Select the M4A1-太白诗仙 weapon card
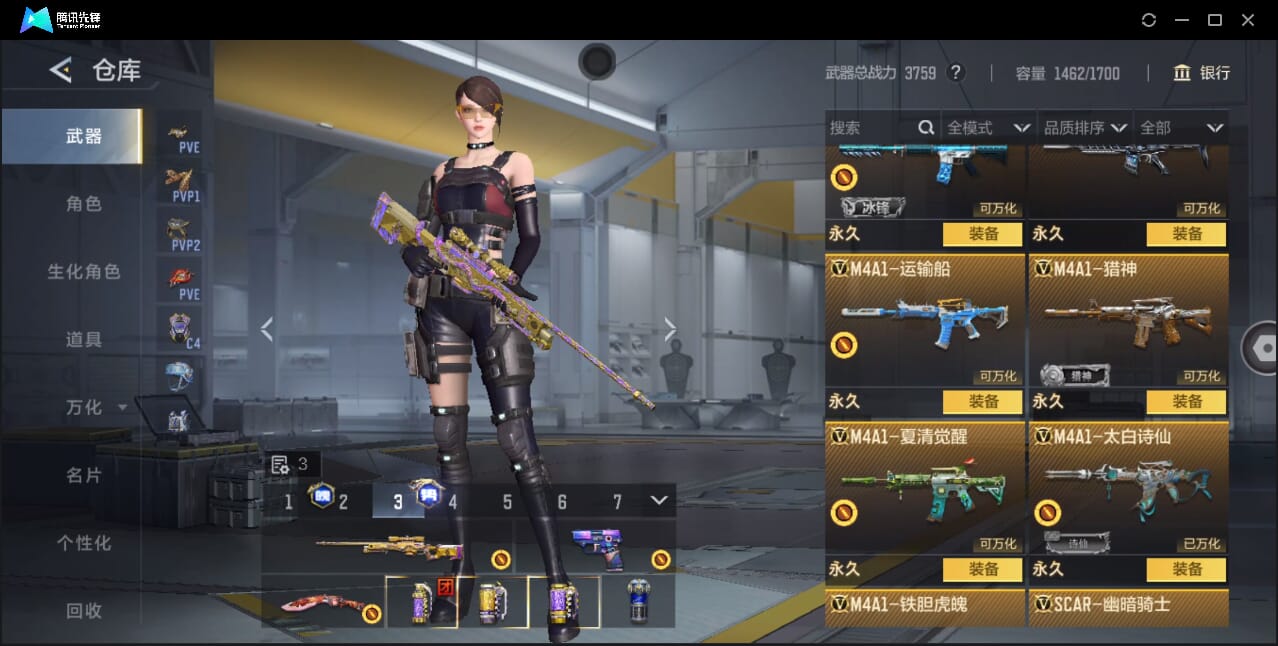This screenshot has height=646, width=1278. tap(1128, 490)
